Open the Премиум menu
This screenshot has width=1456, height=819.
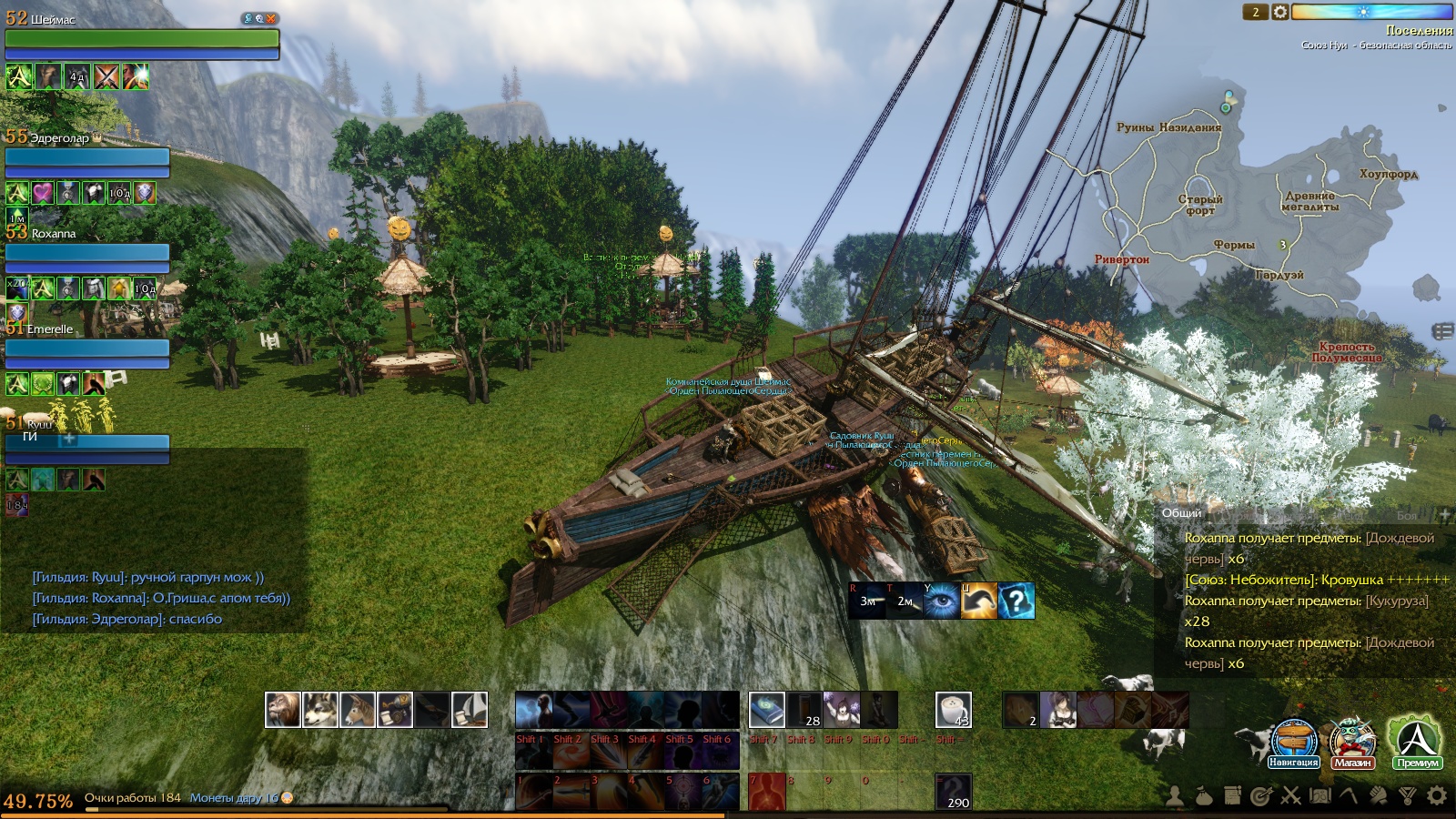[x=1416, y=741]
